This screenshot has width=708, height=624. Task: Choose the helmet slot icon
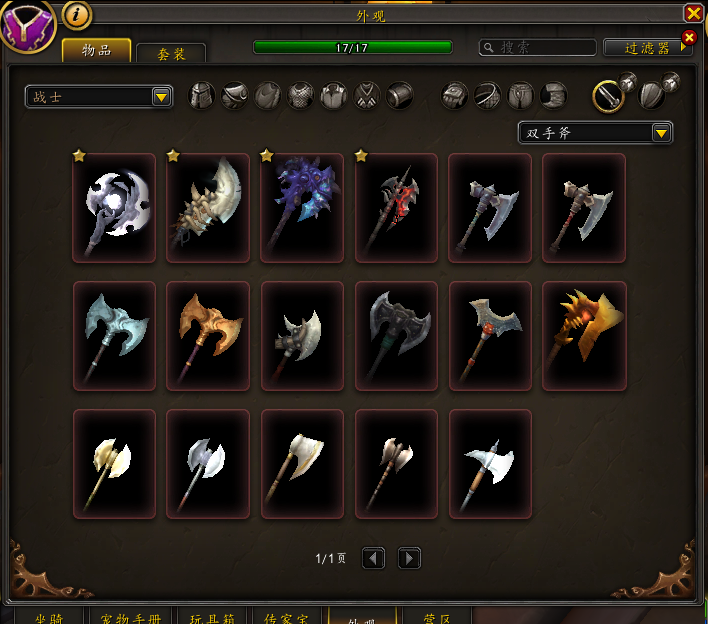pos(202,96)
